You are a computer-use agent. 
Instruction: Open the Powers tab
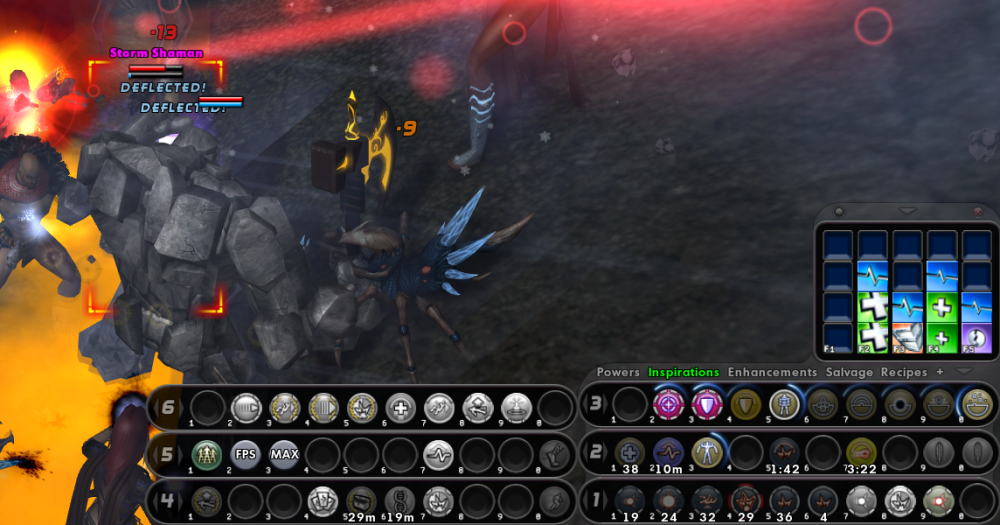(x=618, y=372)
